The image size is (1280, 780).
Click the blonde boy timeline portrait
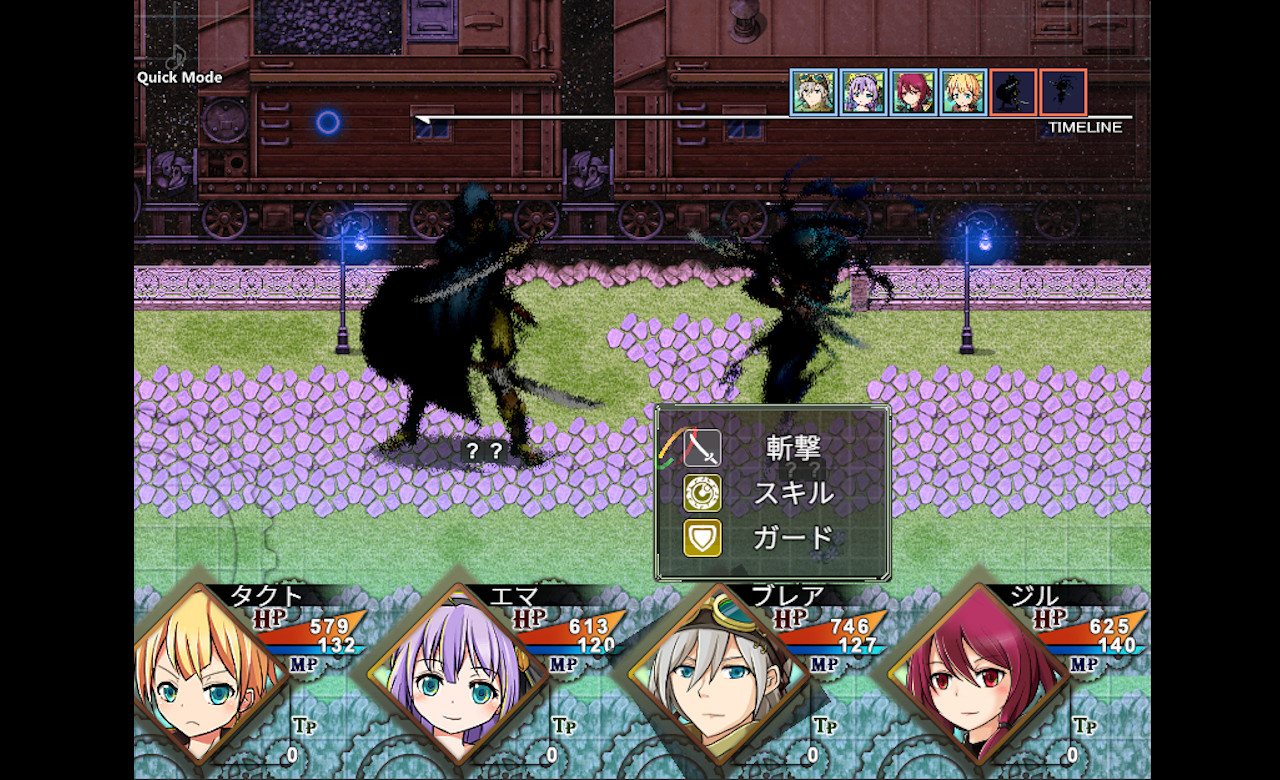(964, 93)
